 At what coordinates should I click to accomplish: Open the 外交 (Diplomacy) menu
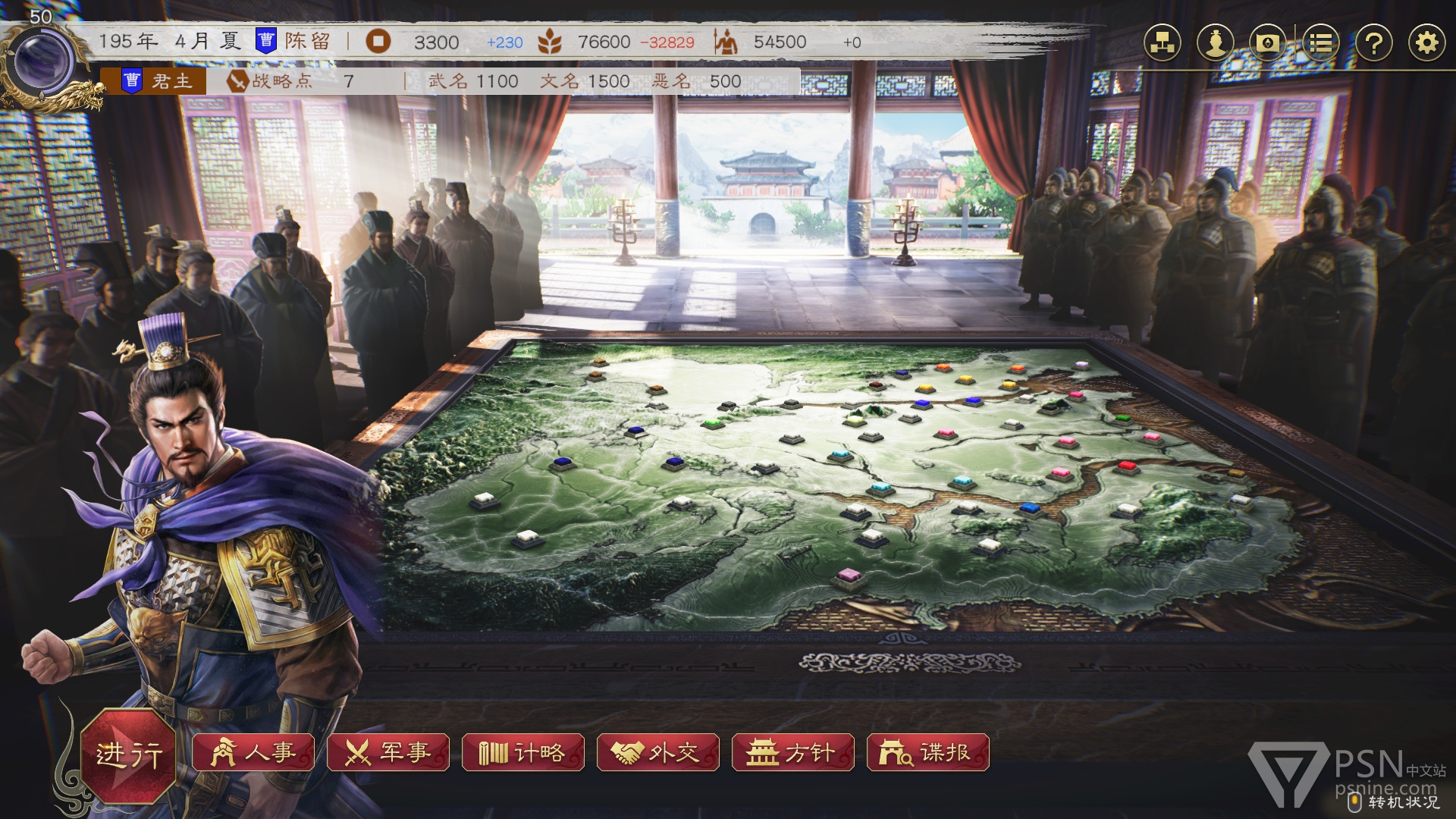coord(658,752)
